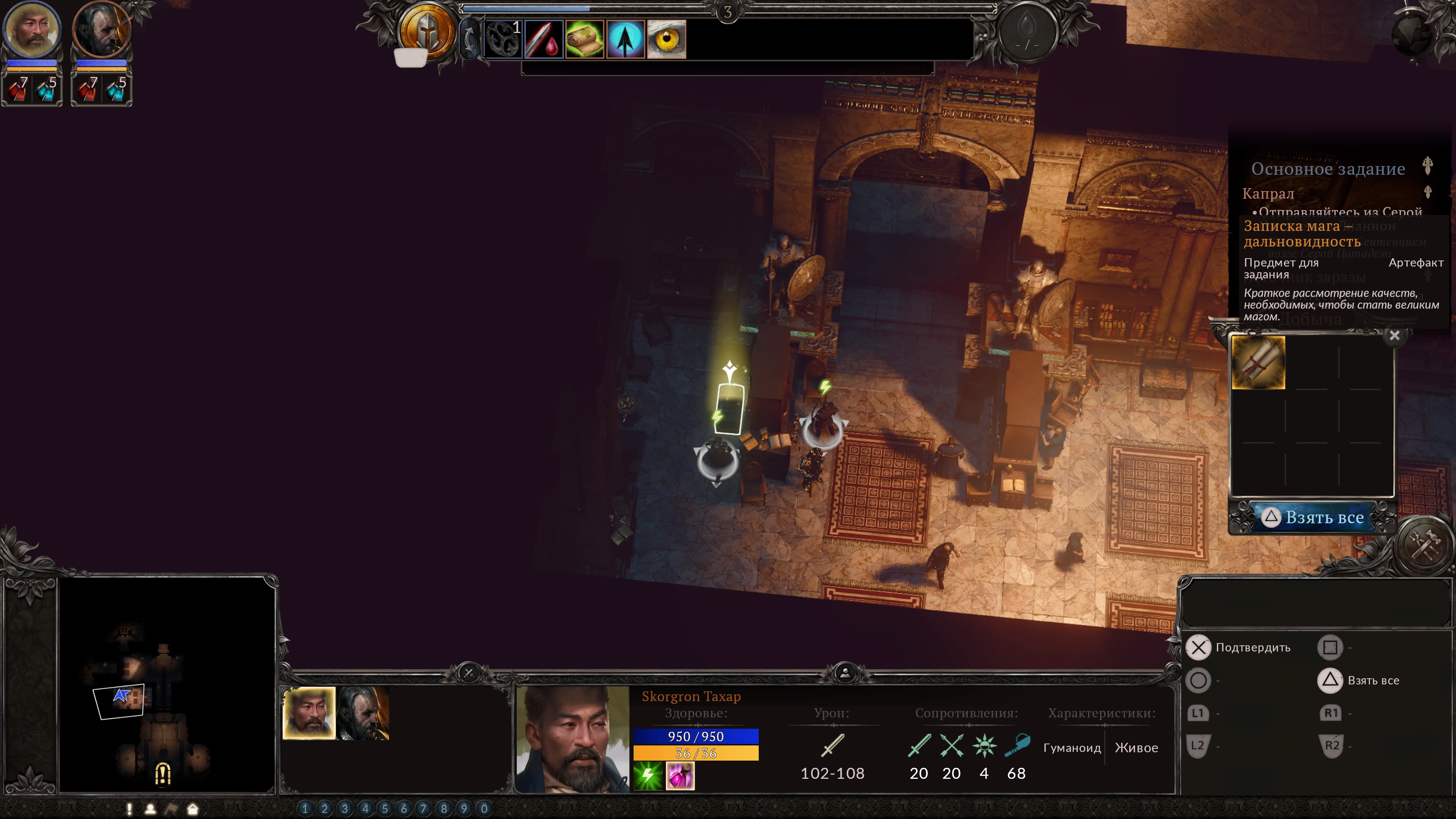
Task: Activate the blue arrow ability
Action: click(x=626, y=39)
